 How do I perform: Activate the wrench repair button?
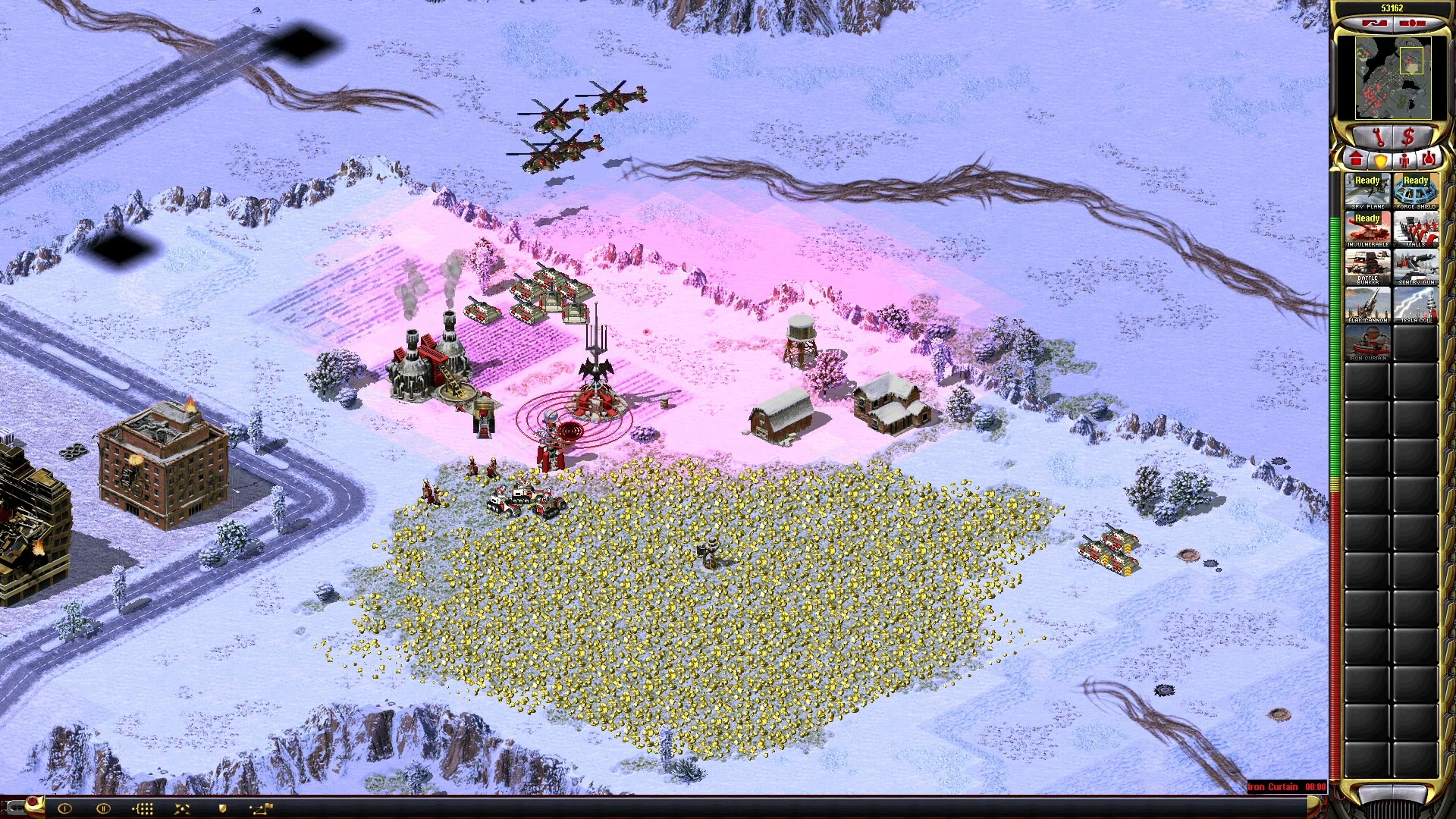click(1378, 137)
